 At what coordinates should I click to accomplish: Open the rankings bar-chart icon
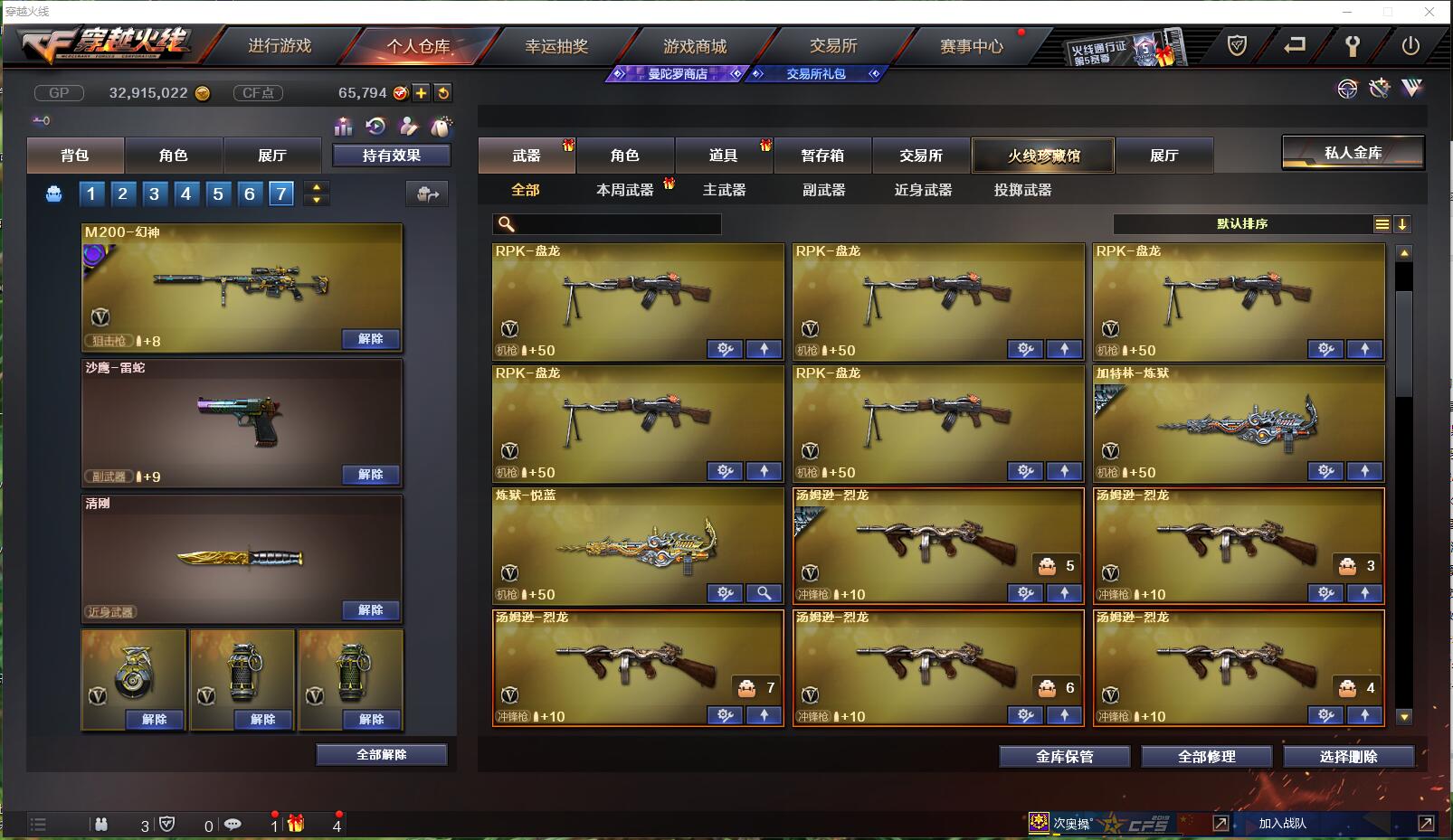coord(344,127)
